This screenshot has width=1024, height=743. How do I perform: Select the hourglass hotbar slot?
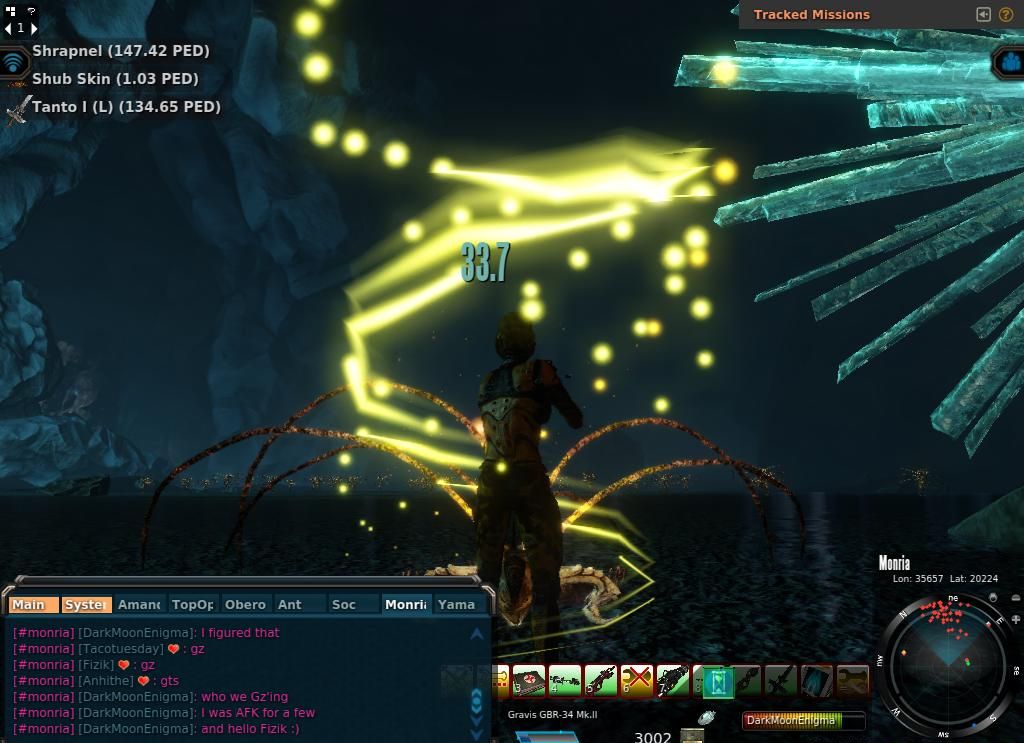[x=718, y=682]
